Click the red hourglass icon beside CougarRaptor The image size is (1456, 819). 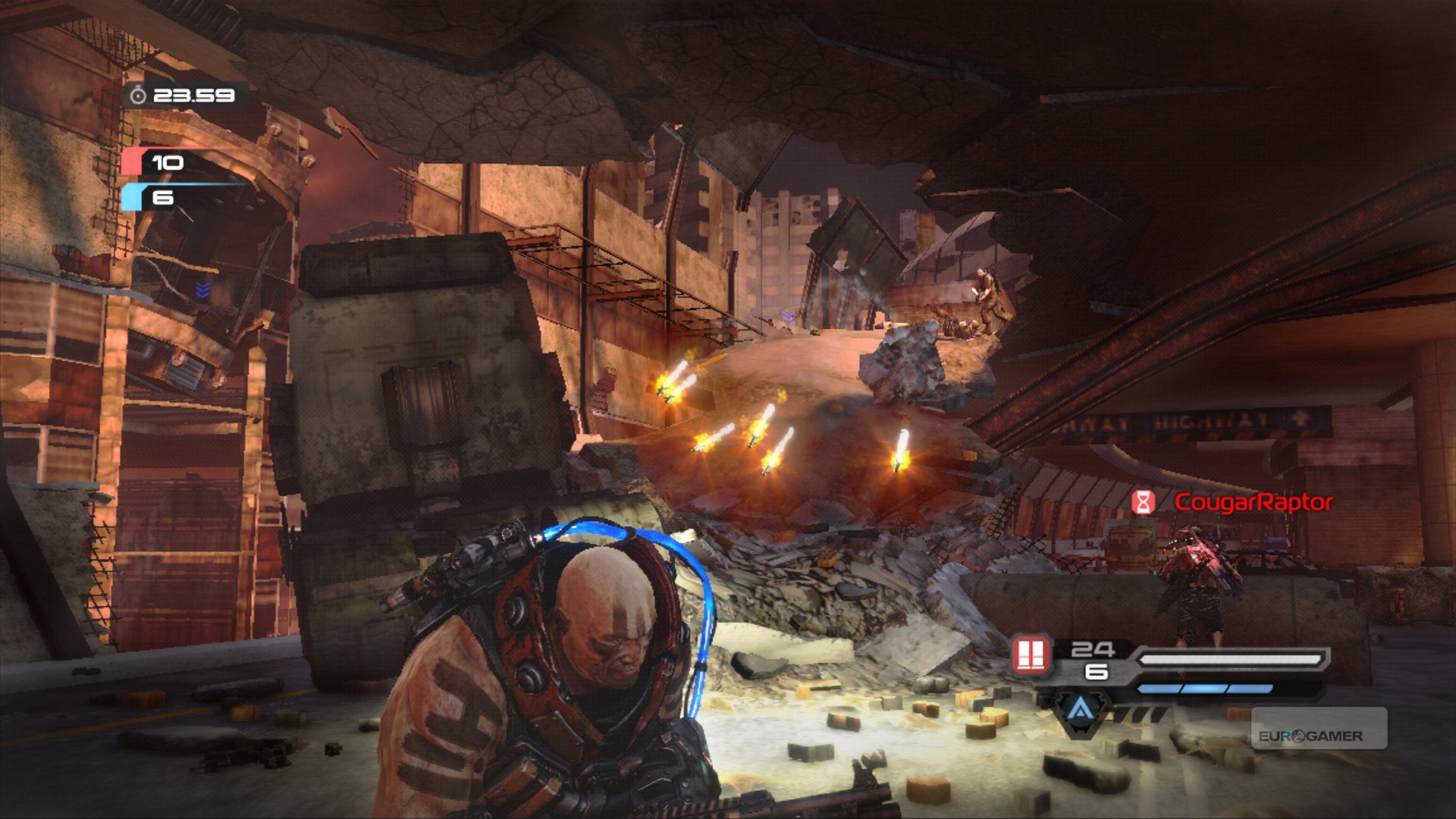[1143, 502]
